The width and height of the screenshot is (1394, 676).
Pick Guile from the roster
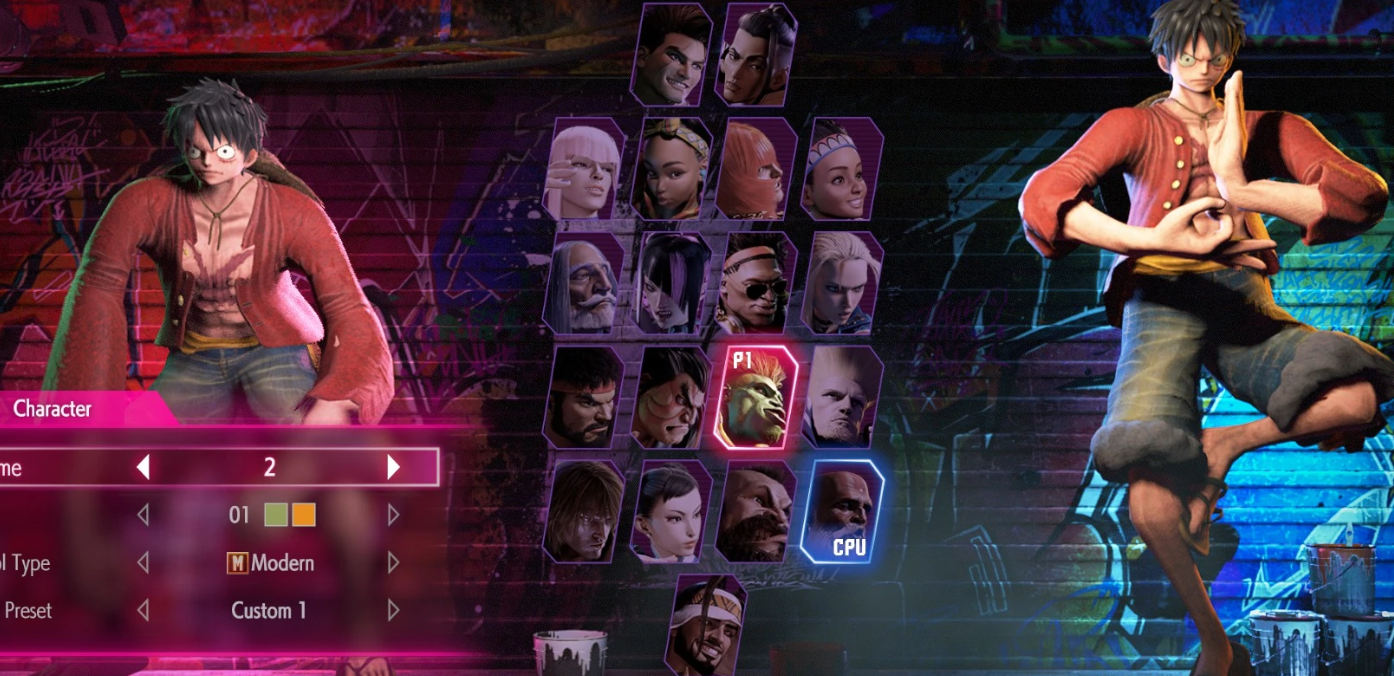(842, 398)
